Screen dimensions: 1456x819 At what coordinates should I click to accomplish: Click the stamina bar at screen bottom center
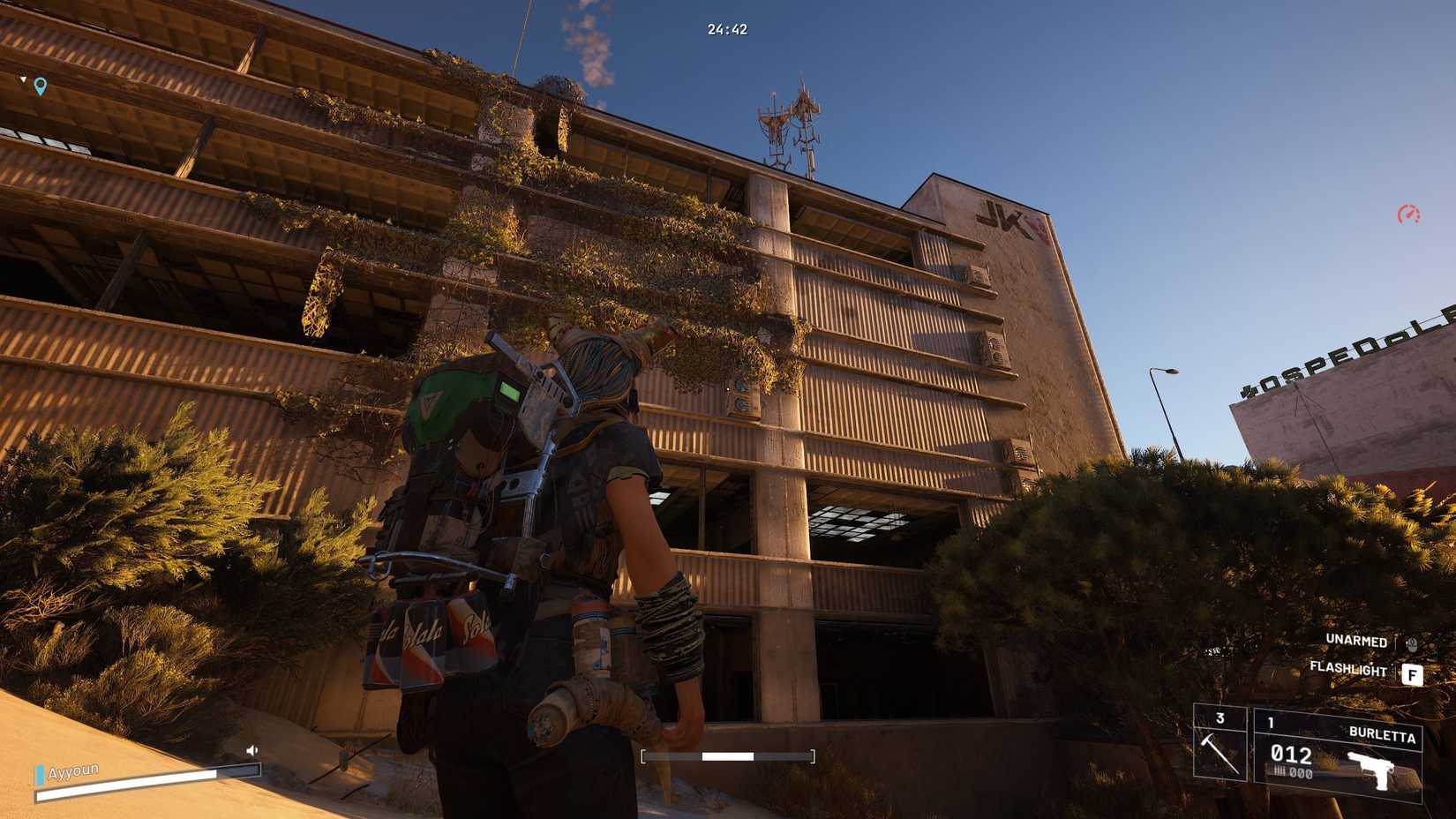tap(726, 755)
